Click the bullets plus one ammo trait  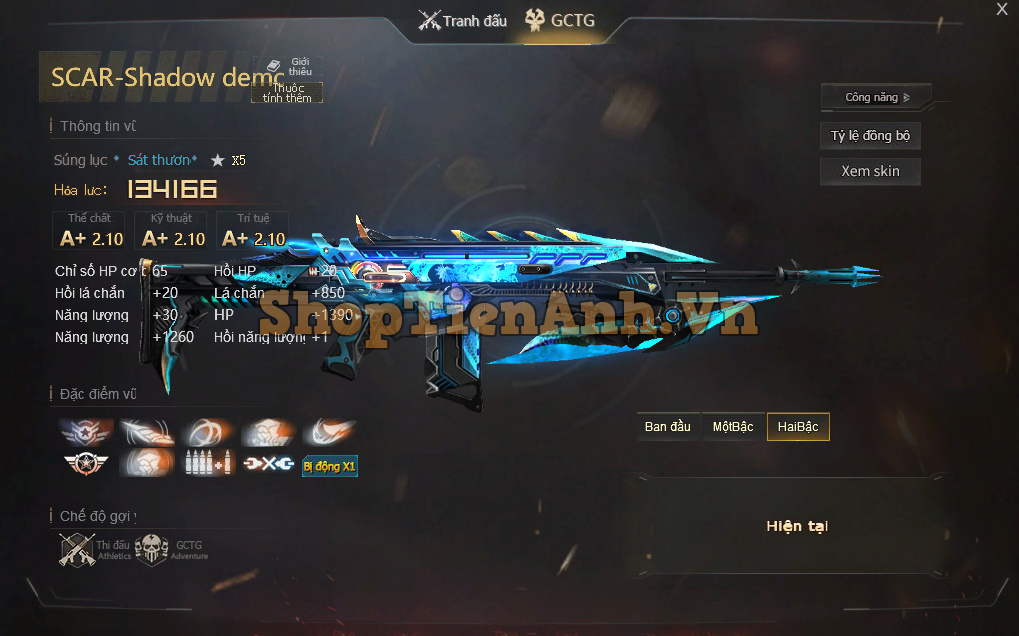[x=210, y=464]
